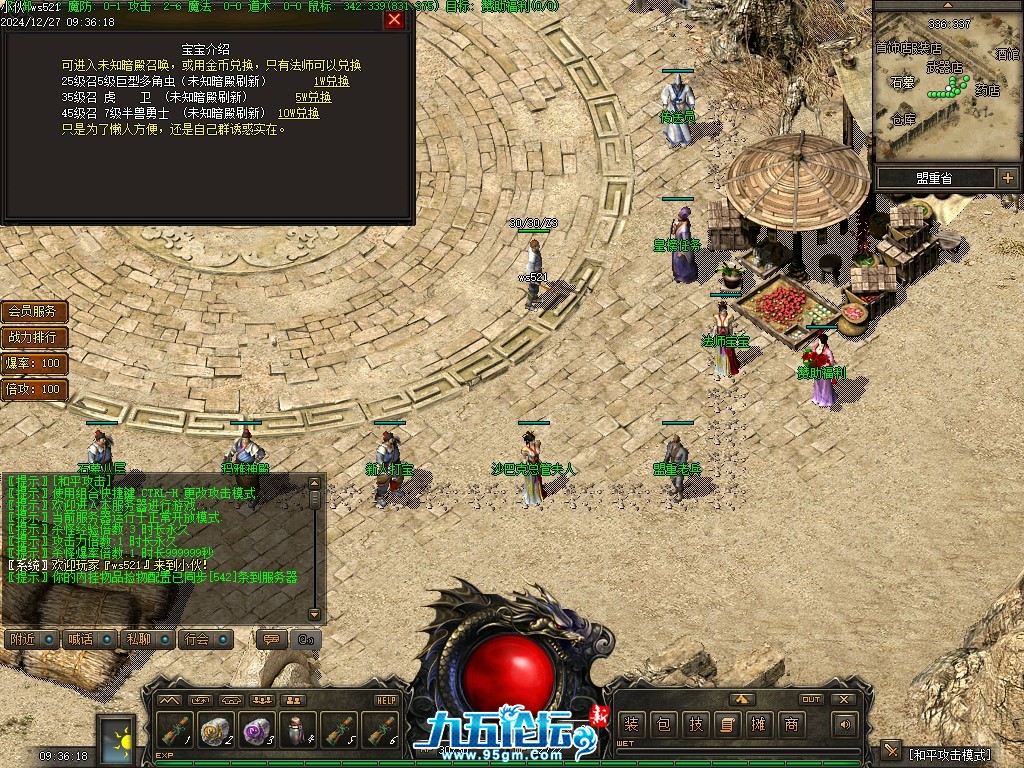Select the 5W兑换 exchange link
The image size is (1024, 768).
coord(313,97)
